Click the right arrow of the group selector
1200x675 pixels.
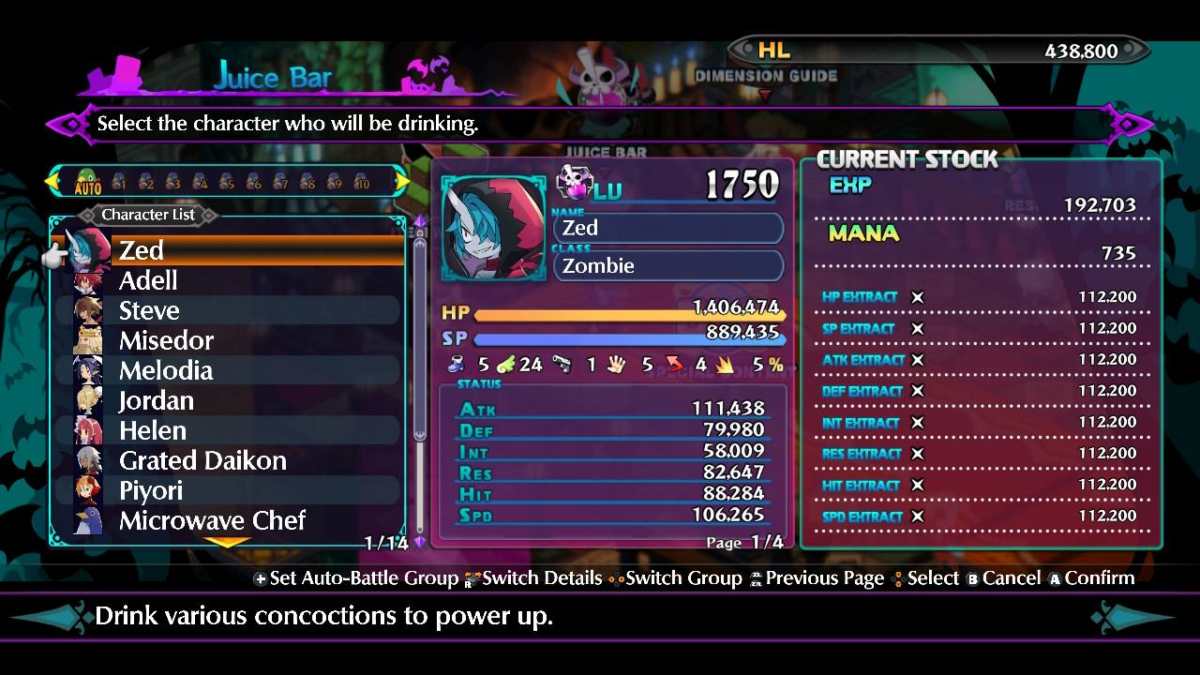tap(402, 181)
